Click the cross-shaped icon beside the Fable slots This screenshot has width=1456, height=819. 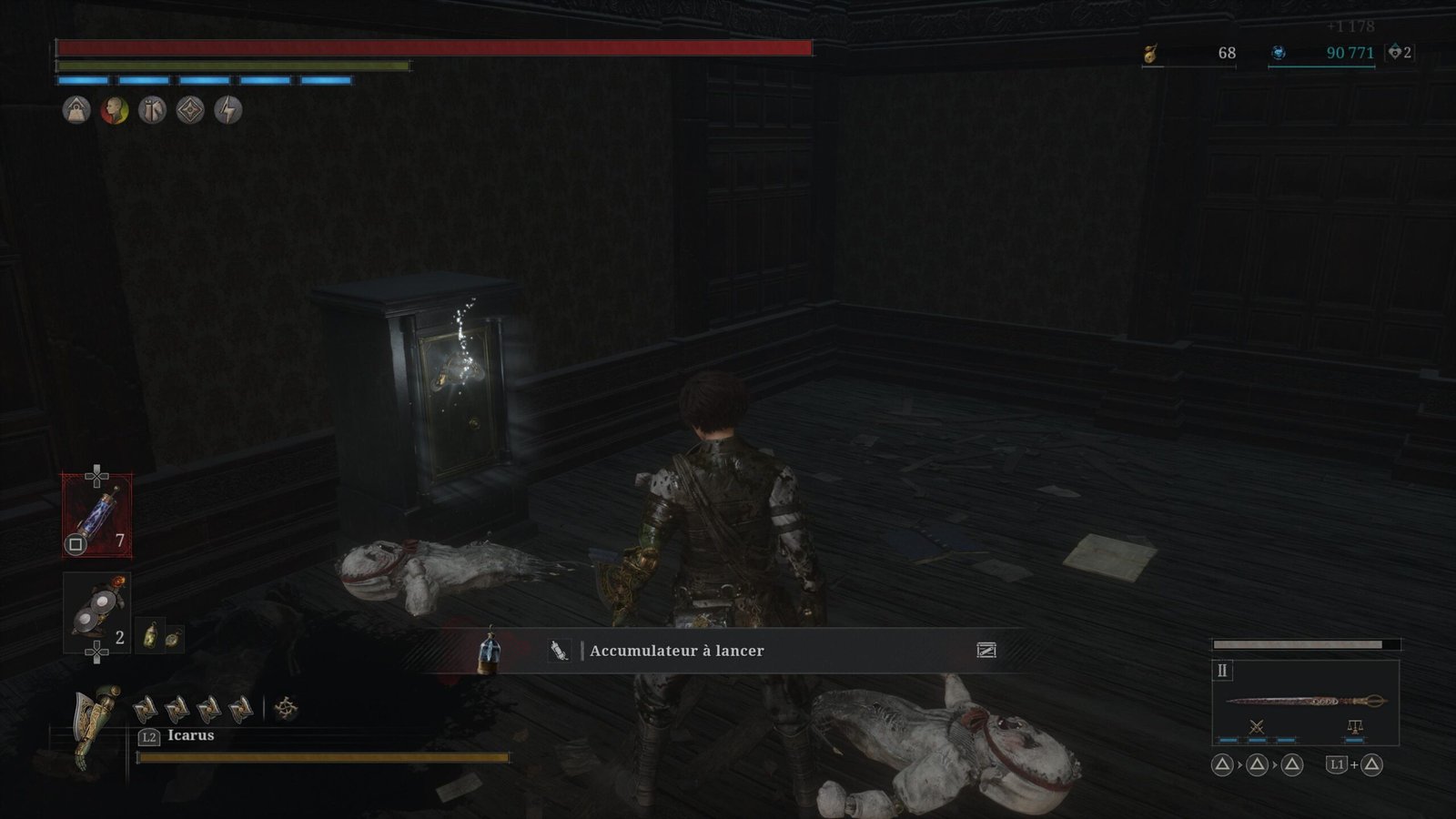[287, 708]
